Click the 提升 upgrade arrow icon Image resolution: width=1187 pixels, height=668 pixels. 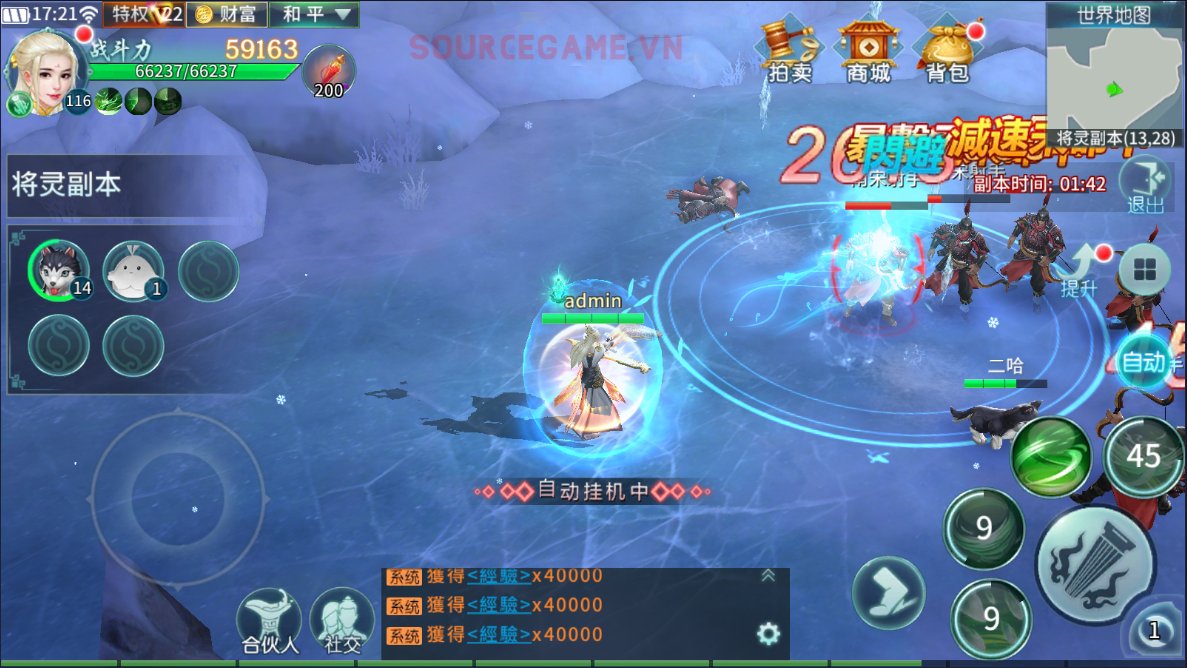(x=1082, y=270)
